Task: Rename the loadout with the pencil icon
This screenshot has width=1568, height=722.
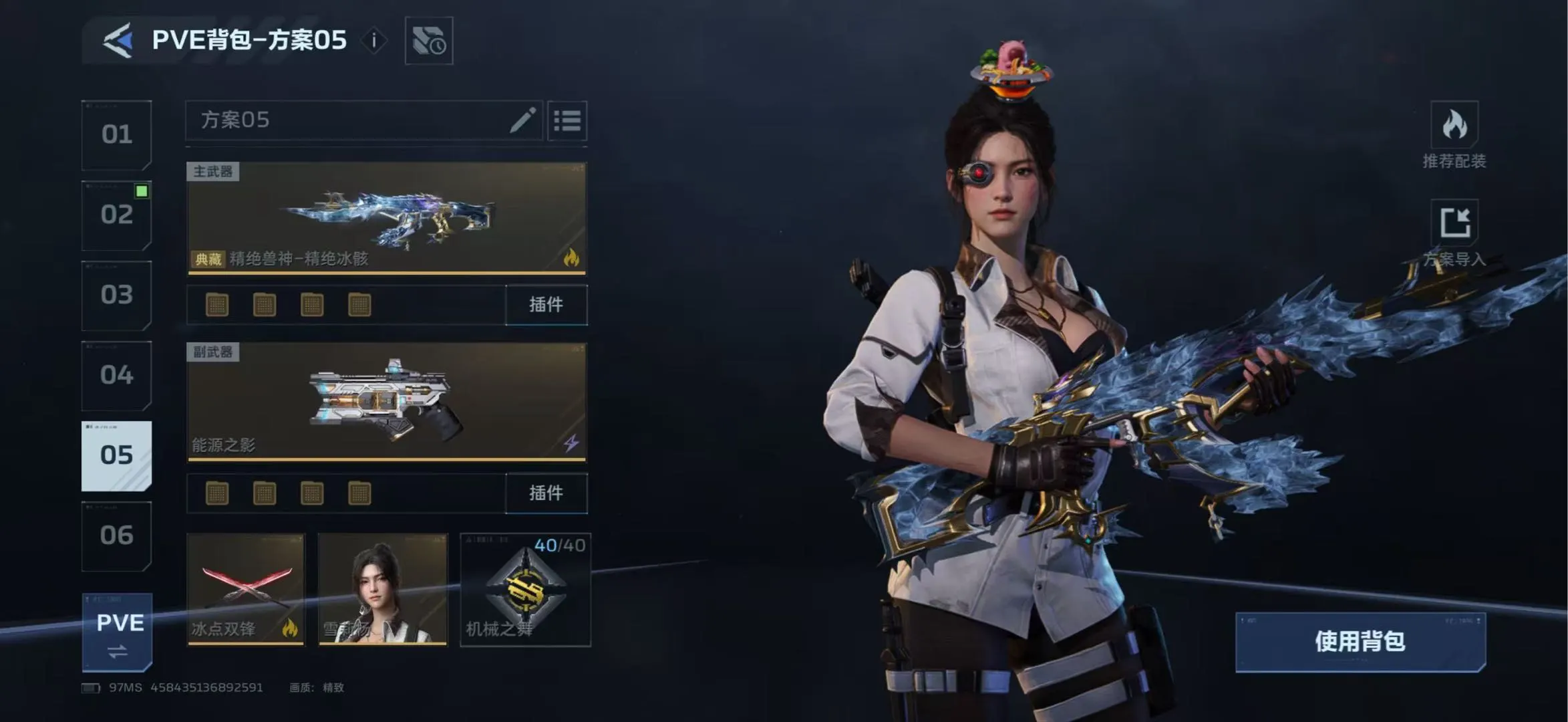Action: coord(522,120)
